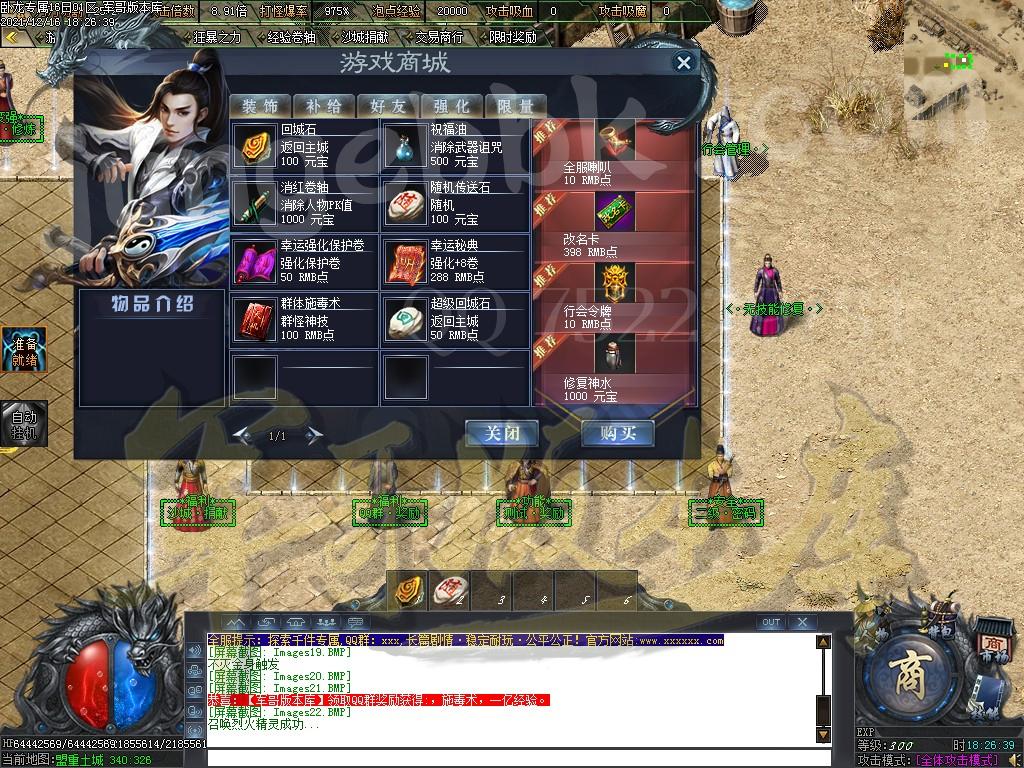Screen dimensions: 1024x768
Task: Close the game shop window
Action: [684, 63]
